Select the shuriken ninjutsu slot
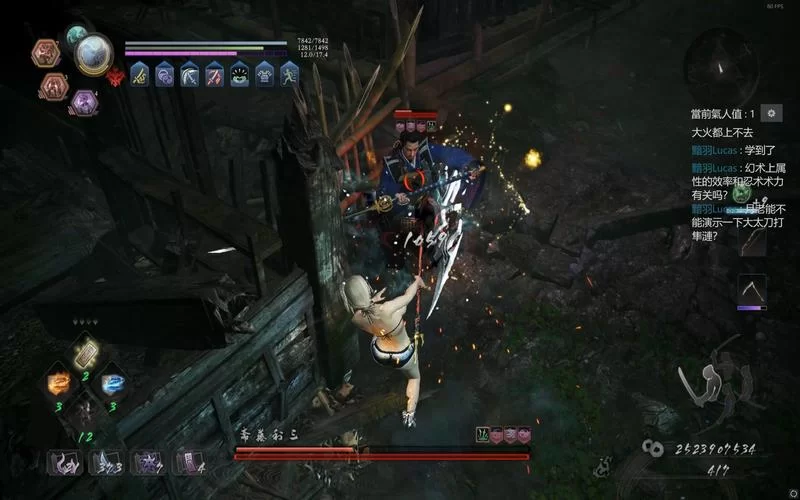The image size is (800, 500). (148, 461)
